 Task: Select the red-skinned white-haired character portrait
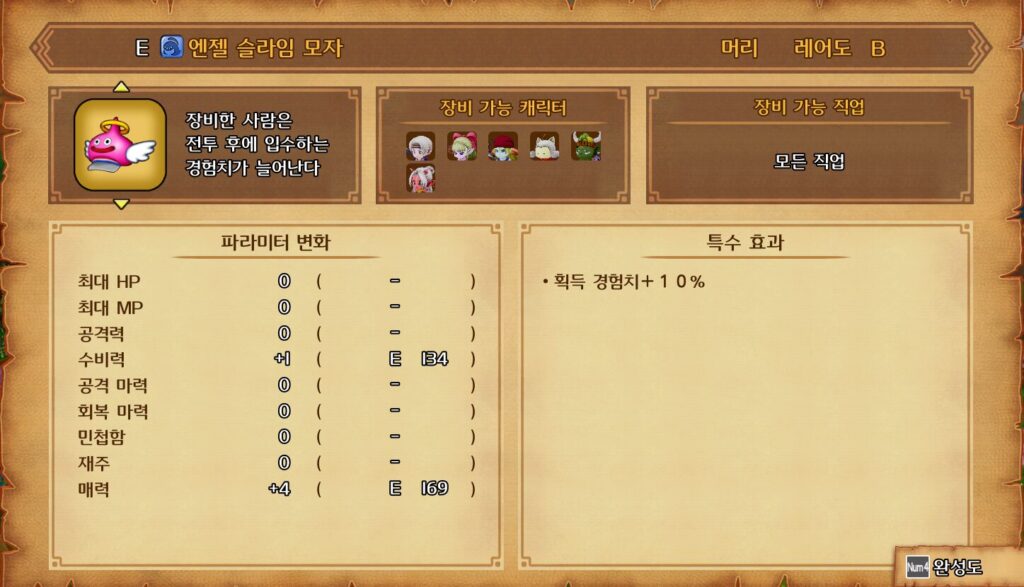[x=420, y=178]
